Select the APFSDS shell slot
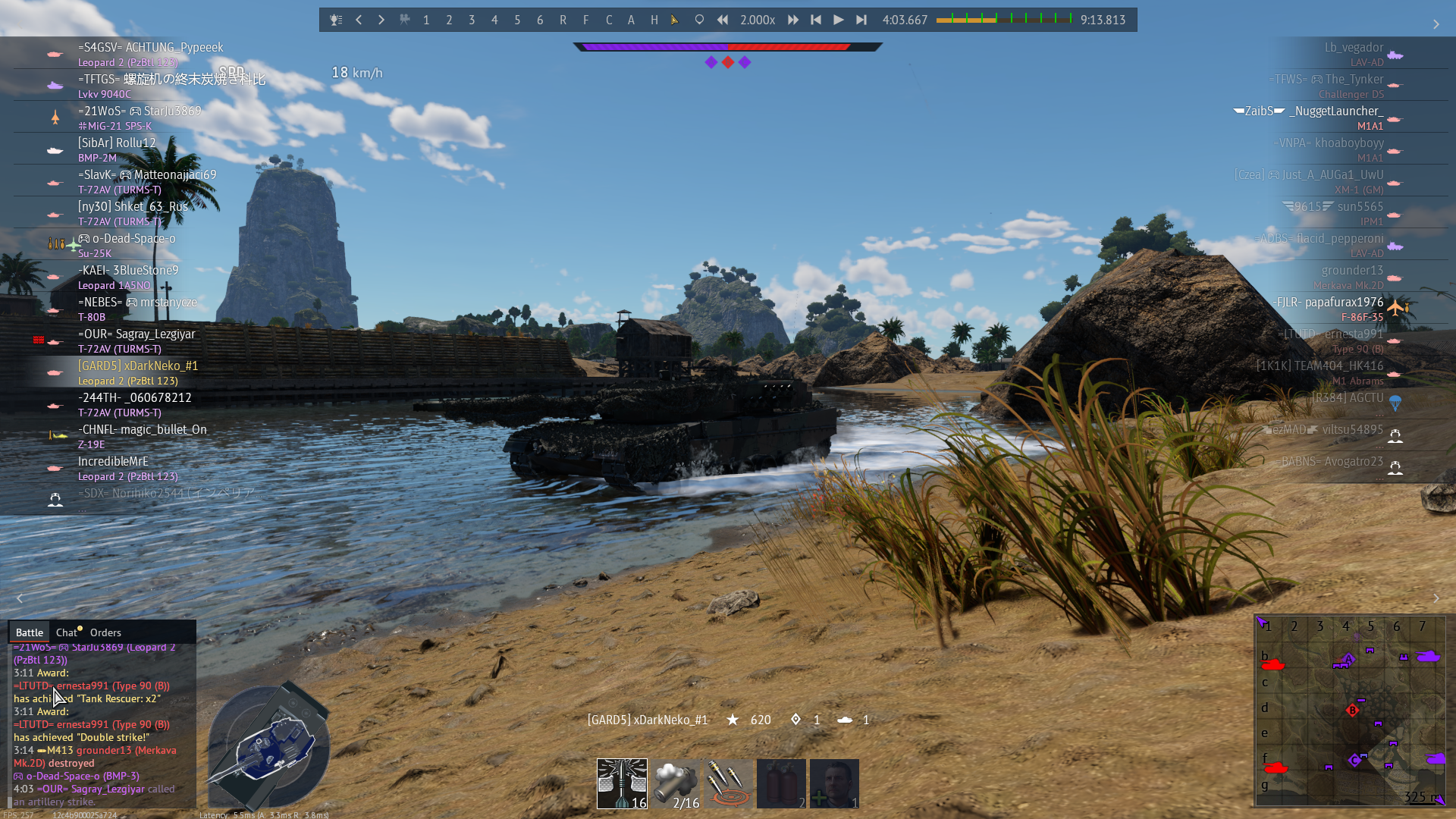This screenshot has width=1456, height=819. tap(622, 783)
